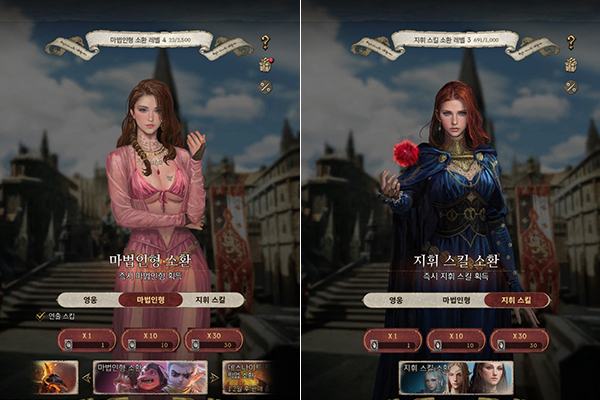Viewport: 600px width, 400px height.
Task: Open gift box icon on 지휘 스킬 소환 screen
Action: (572, 64)
